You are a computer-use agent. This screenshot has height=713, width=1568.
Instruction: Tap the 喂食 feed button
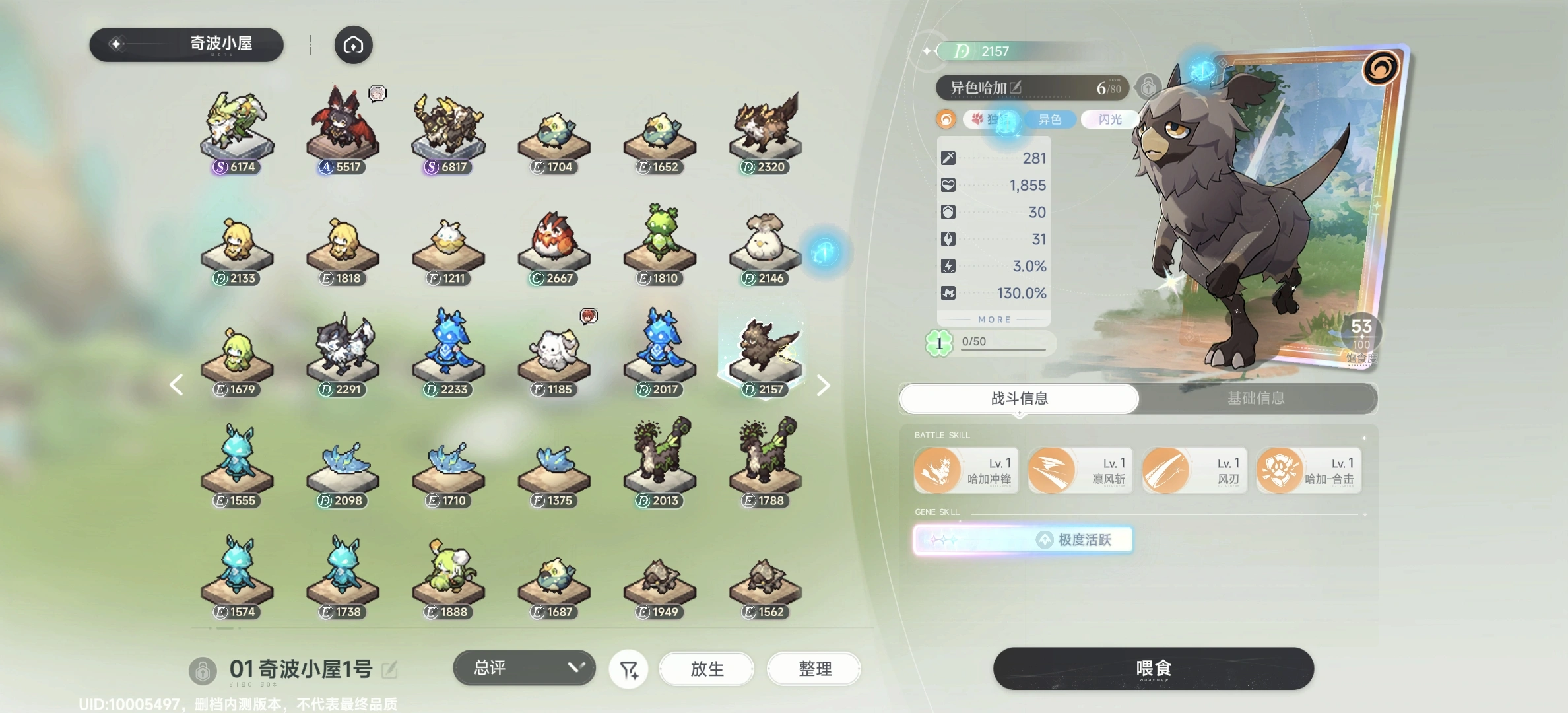pyautogui.click(x=1153, y=668)
